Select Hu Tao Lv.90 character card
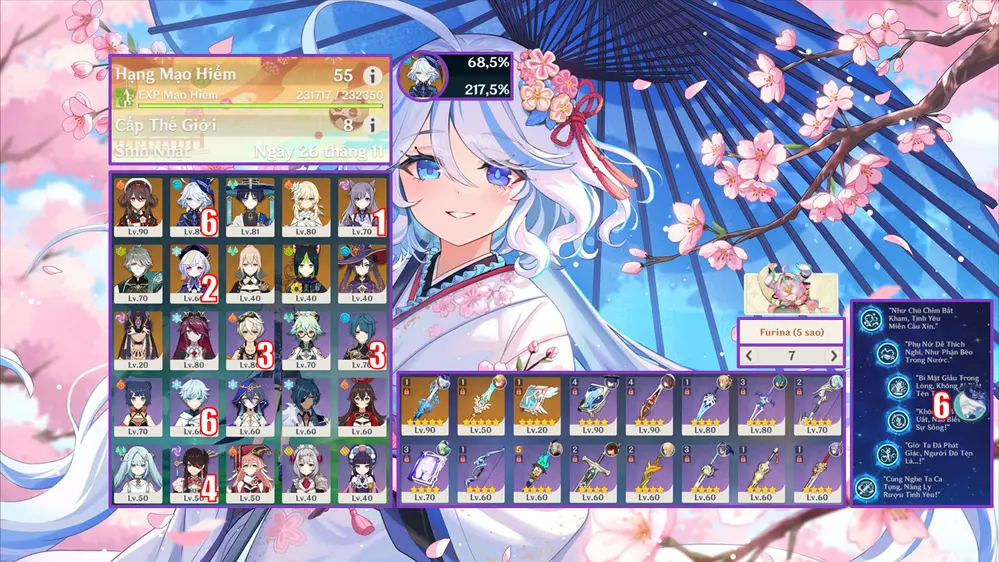 point(139,207)
